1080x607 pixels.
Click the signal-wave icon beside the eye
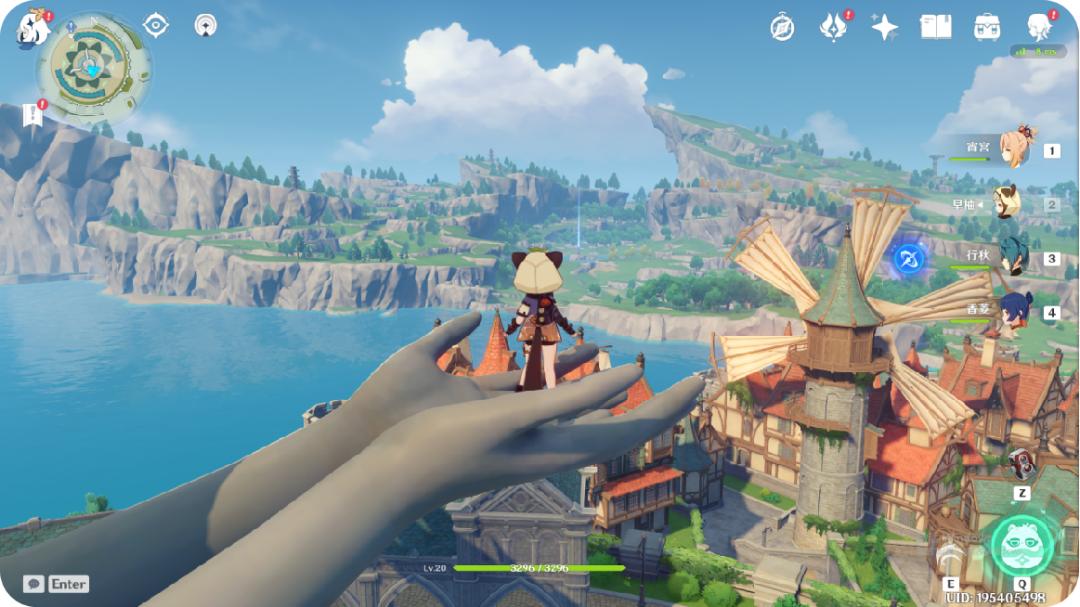pyautogui.click(x=205, y=25)
